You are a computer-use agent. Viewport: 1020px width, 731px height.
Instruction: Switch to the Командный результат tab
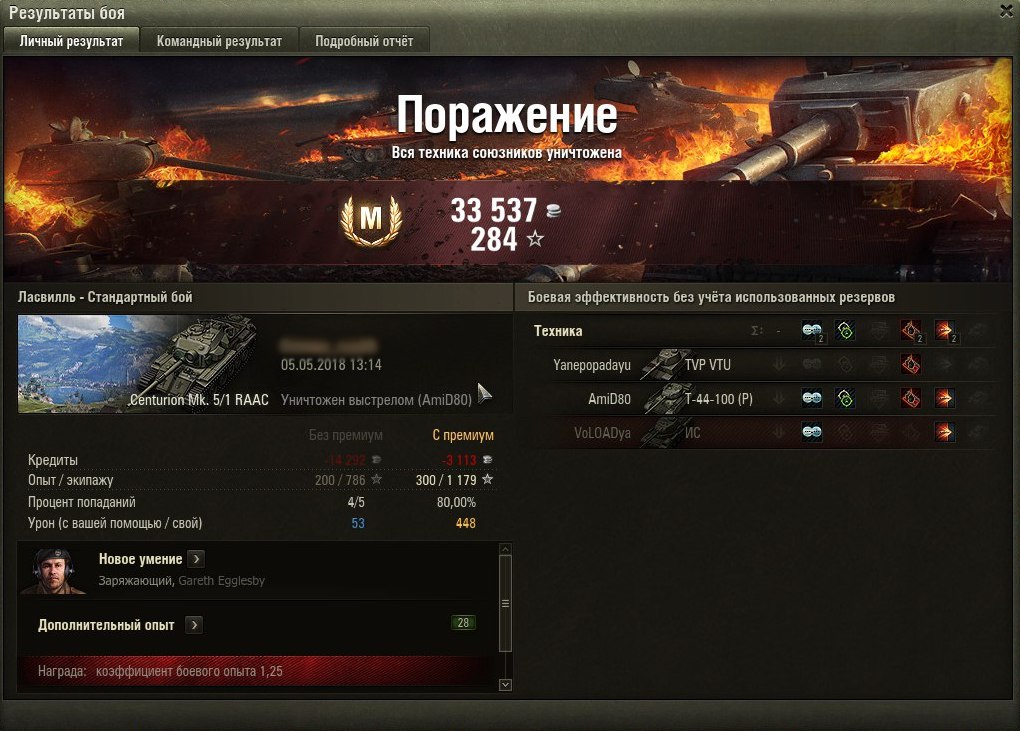pyautogui.click(x=219, y=41)
